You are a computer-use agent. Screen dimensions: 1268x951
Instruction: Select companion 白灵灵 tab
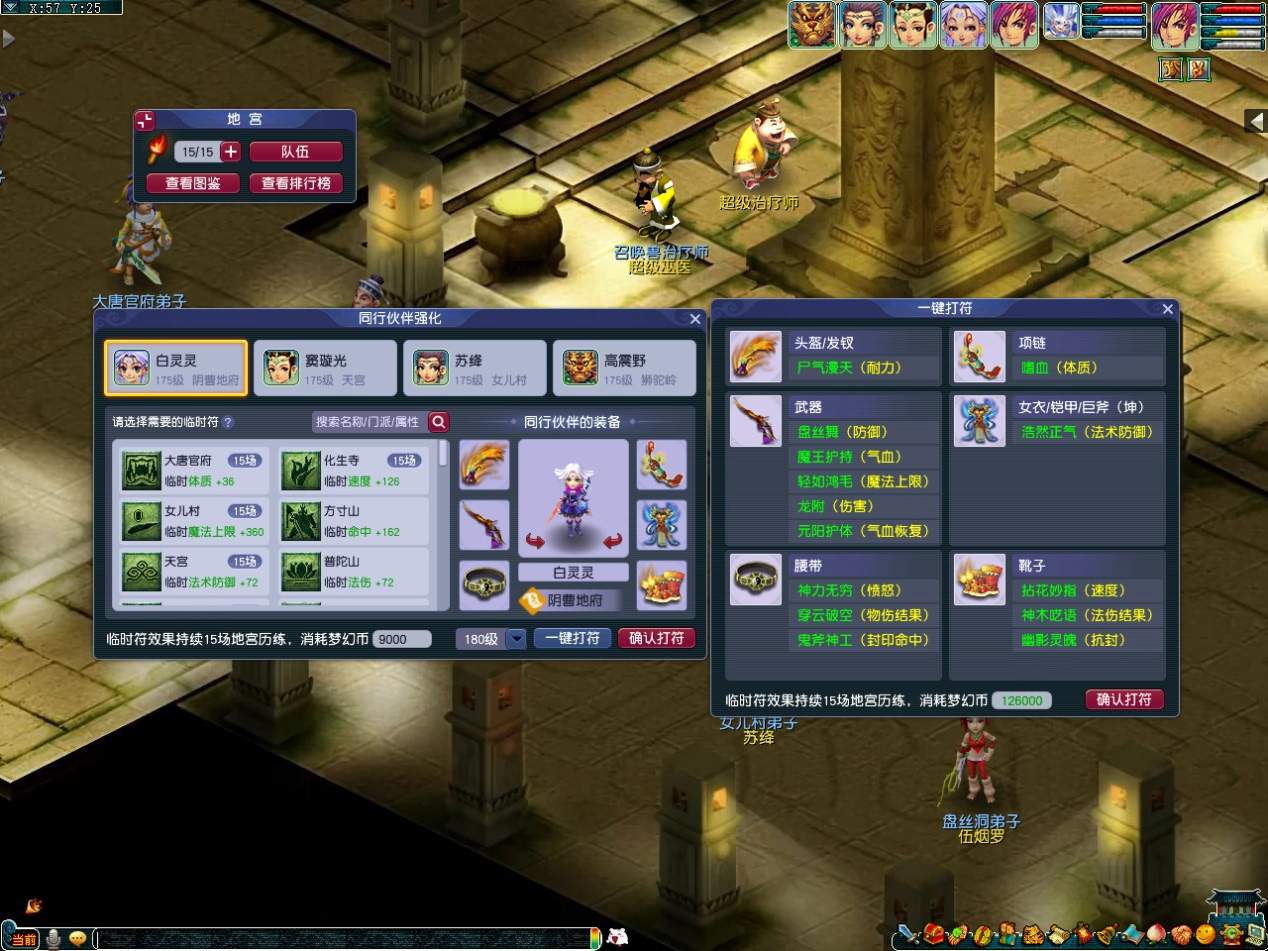176,368
